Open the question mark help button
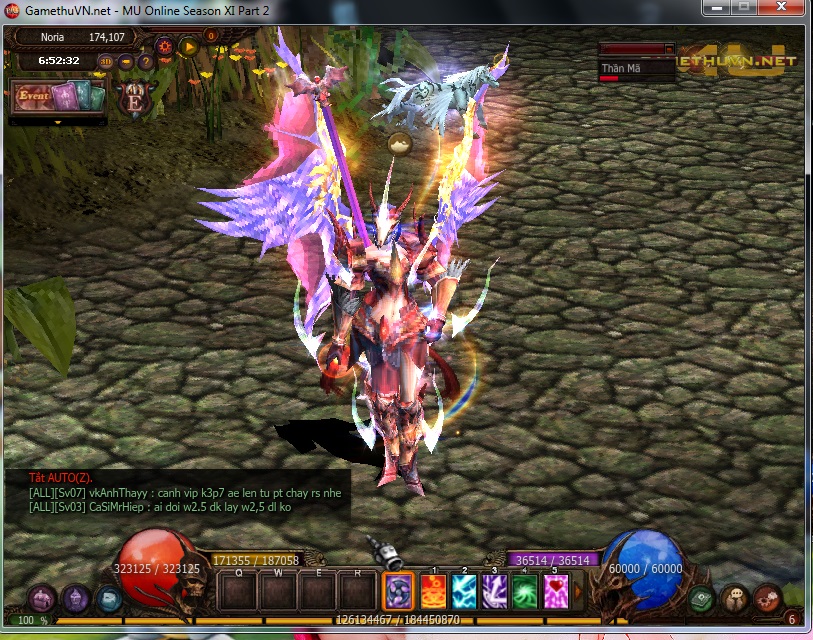813x640 pixels. 146,61
